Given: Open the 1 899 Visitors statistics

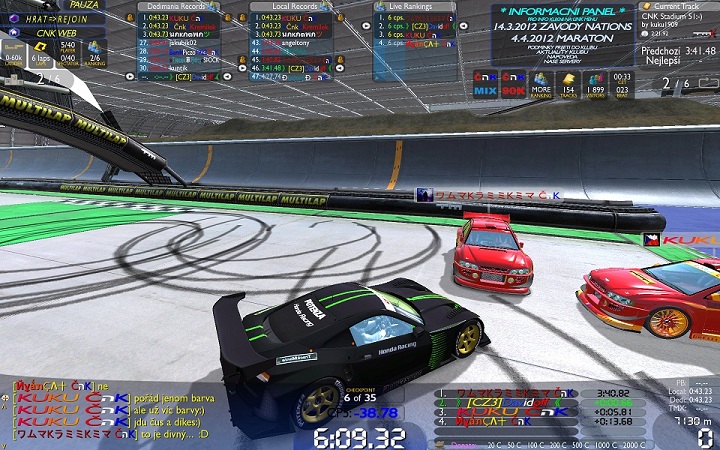Looking at the screenshot, I should click(595, 84).
